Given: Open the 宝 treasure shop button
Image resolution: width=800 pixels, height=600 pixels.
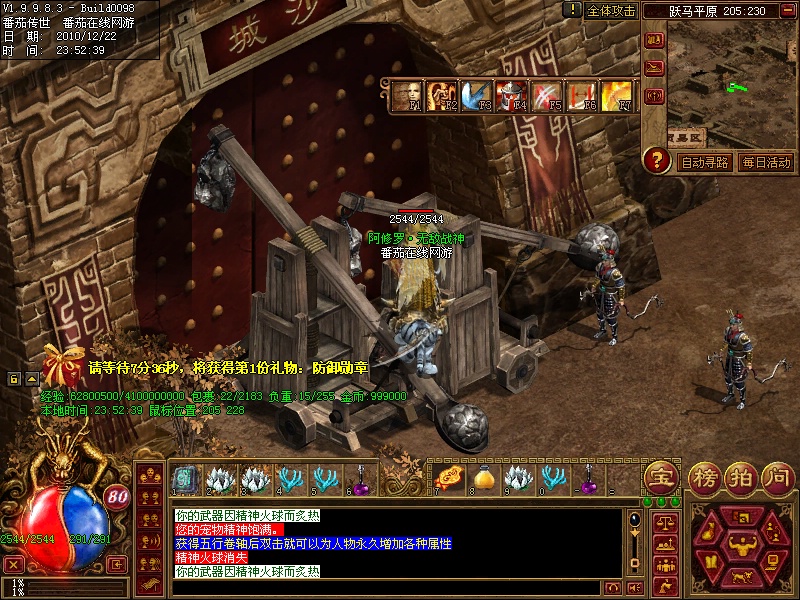Looking at the screenshot, I should pos(660,475).
